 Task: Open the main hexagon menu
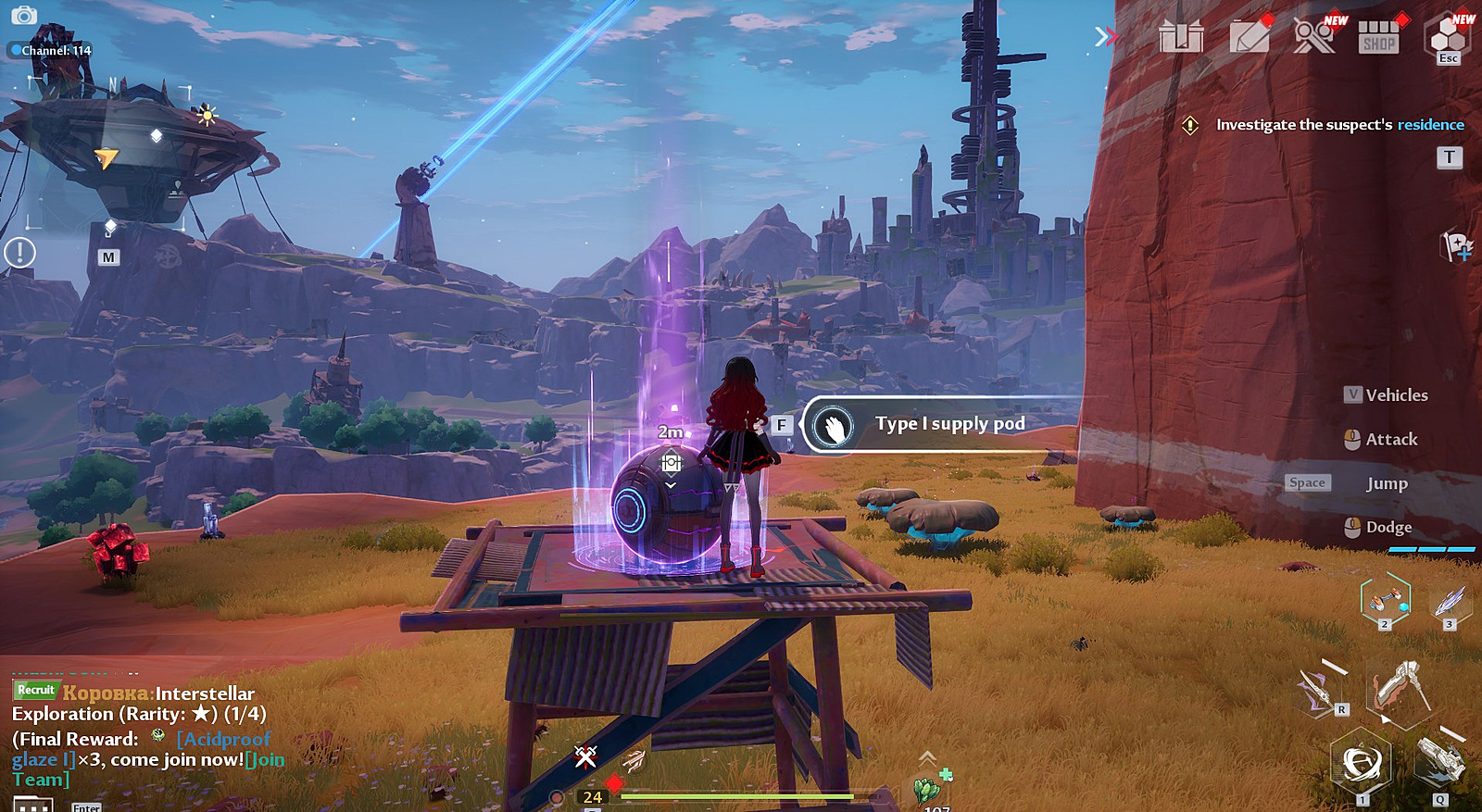coord(1447,36)
